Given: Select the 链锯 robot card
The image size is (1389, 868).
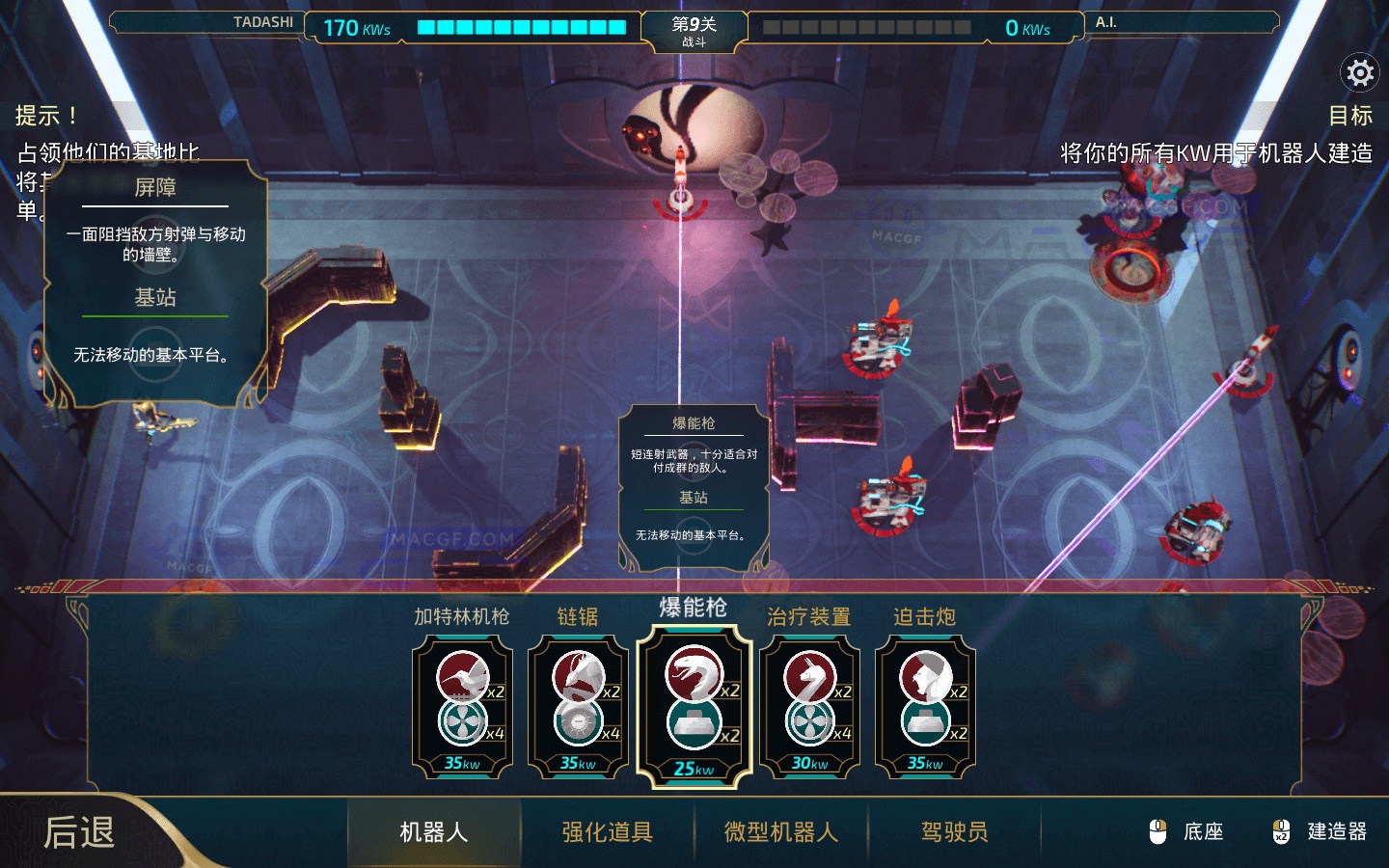Looking at the screenshot, I should 578,704.
